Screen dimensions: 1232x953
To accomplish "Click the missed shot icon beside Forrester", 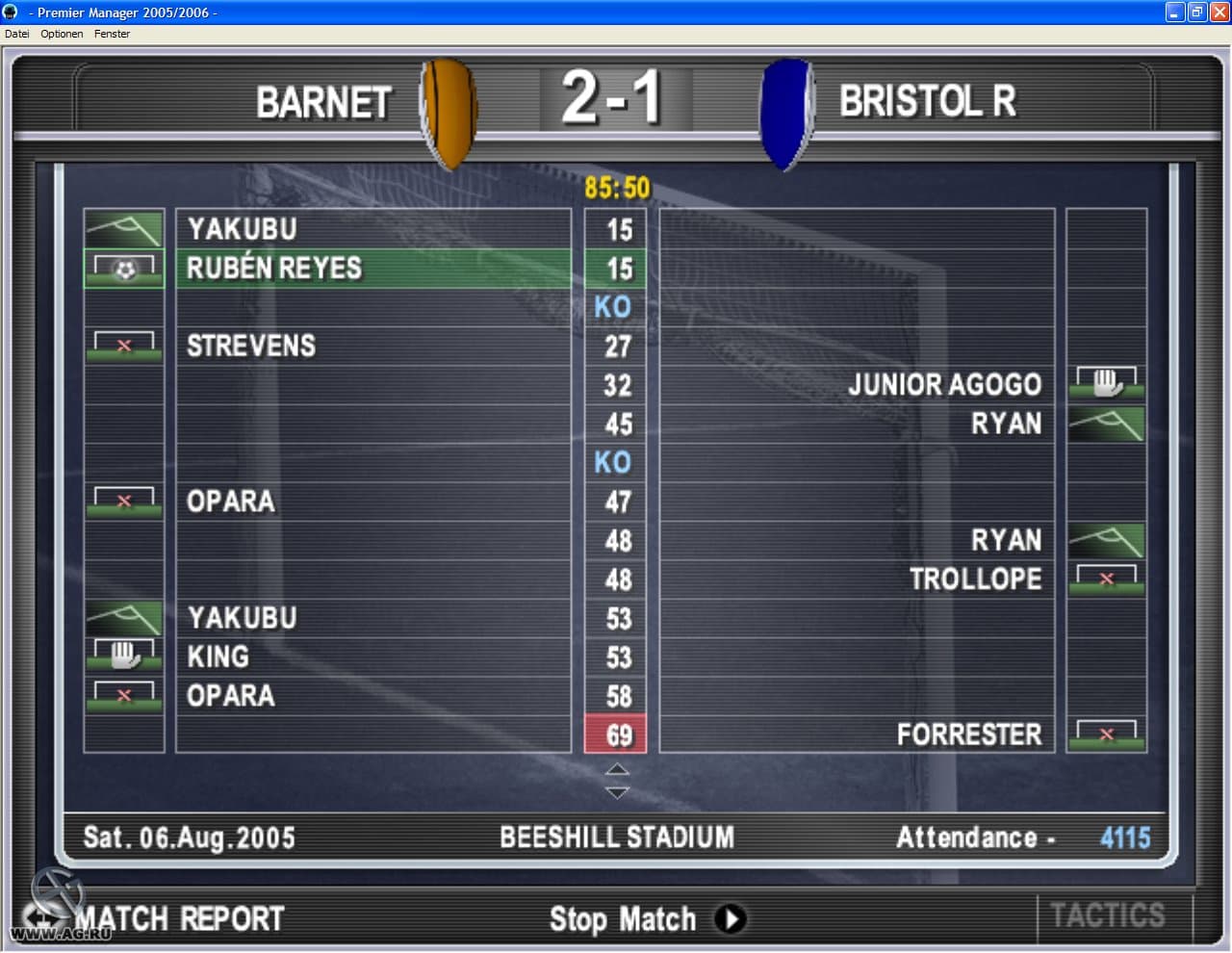I will tap(1105, 734).
